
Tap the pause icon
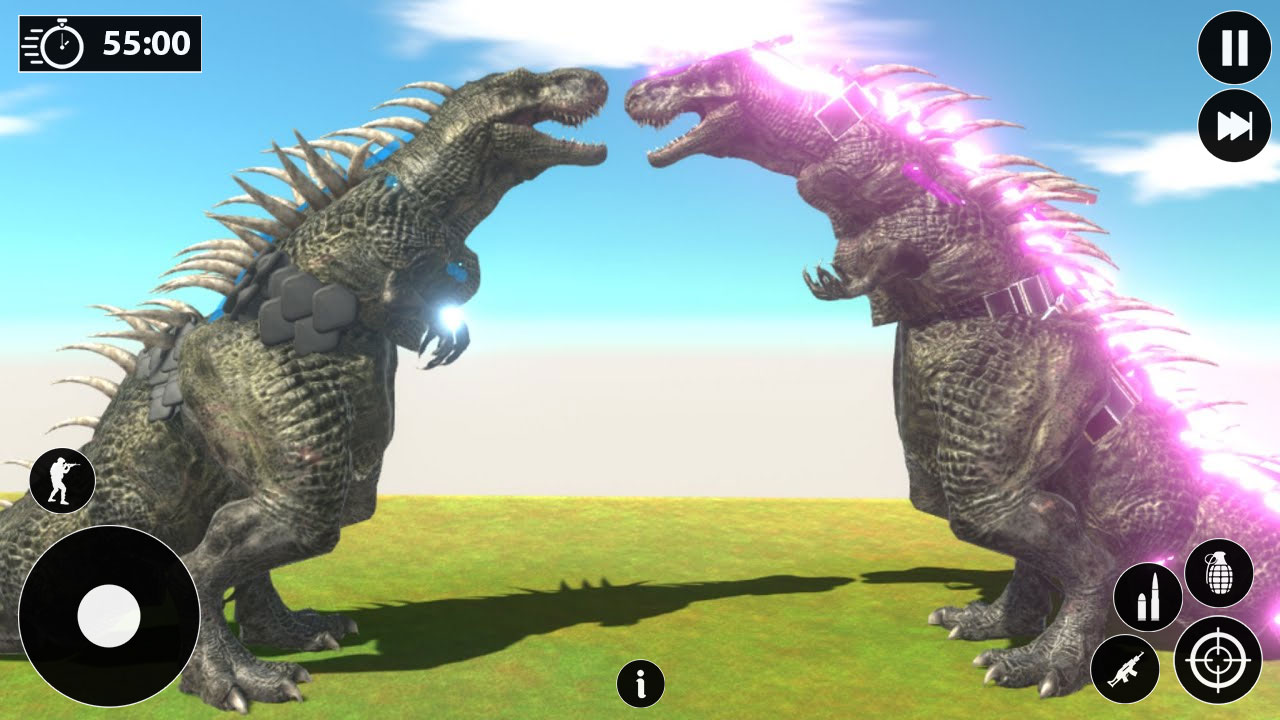[x=1235, y=48]
